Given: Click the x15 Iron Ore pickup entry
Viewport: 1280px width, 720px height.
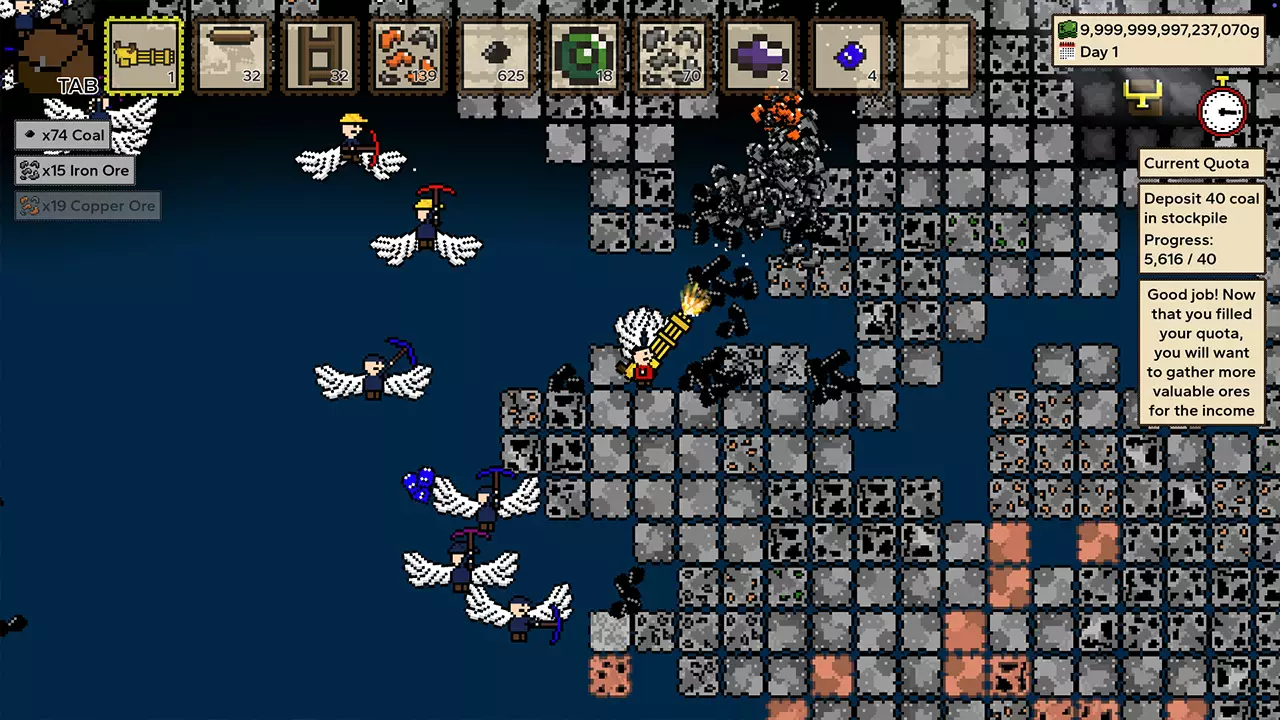Looking at the screenshot, I should pos(75,171).
